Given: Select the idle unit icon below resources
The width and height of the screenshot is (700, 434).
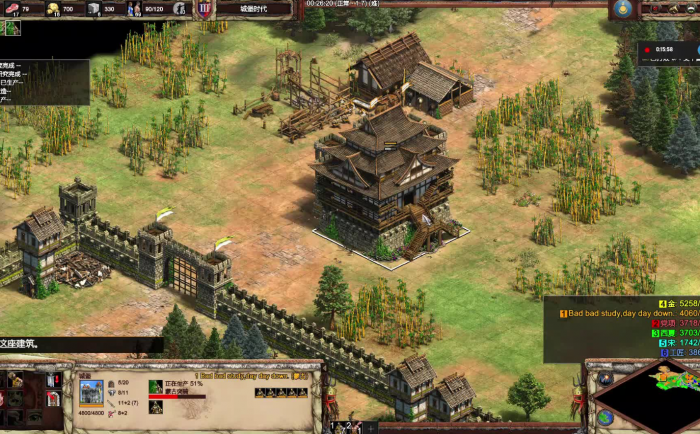Looking at the screenshot, I should tap(12, 28).
